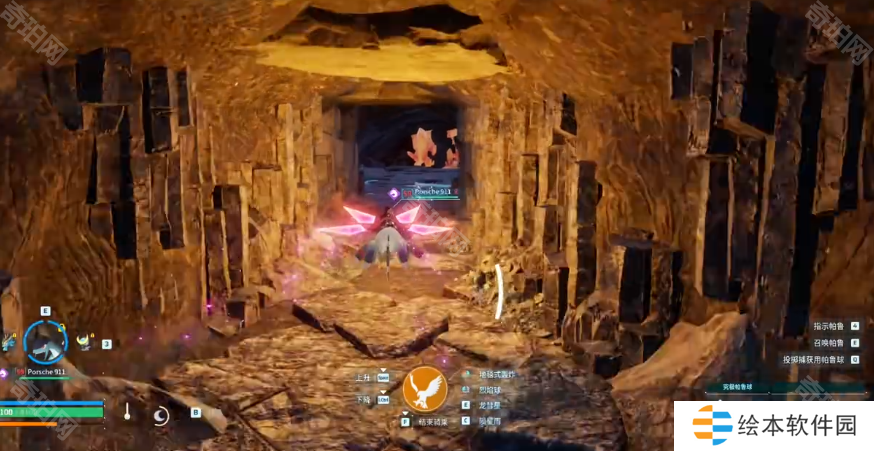Click the thermometer temperature icon

click(x=128, y=411)
